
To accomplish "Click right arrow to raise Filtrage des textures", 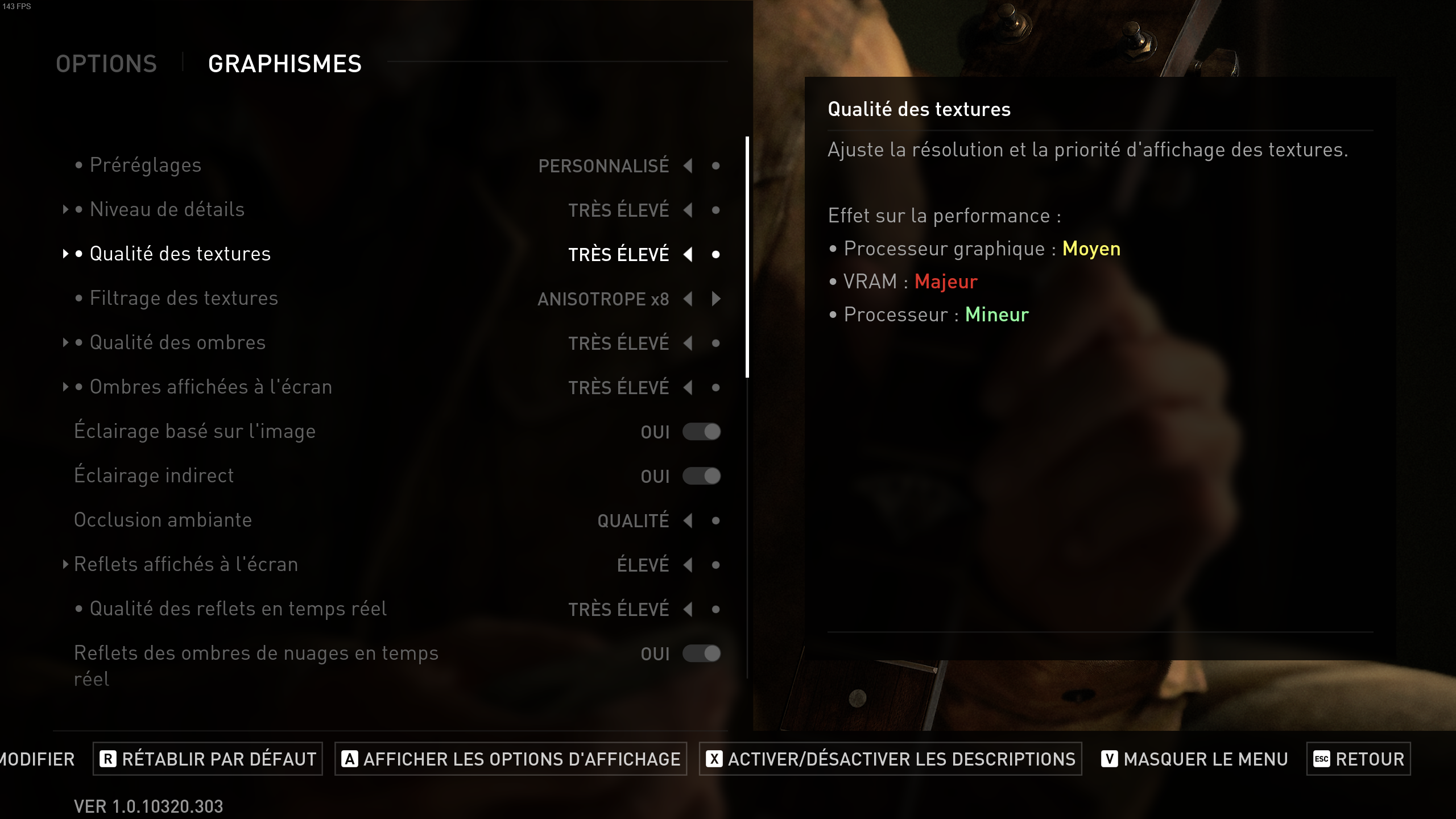I will pyautogui.click(x=717, y=299).
